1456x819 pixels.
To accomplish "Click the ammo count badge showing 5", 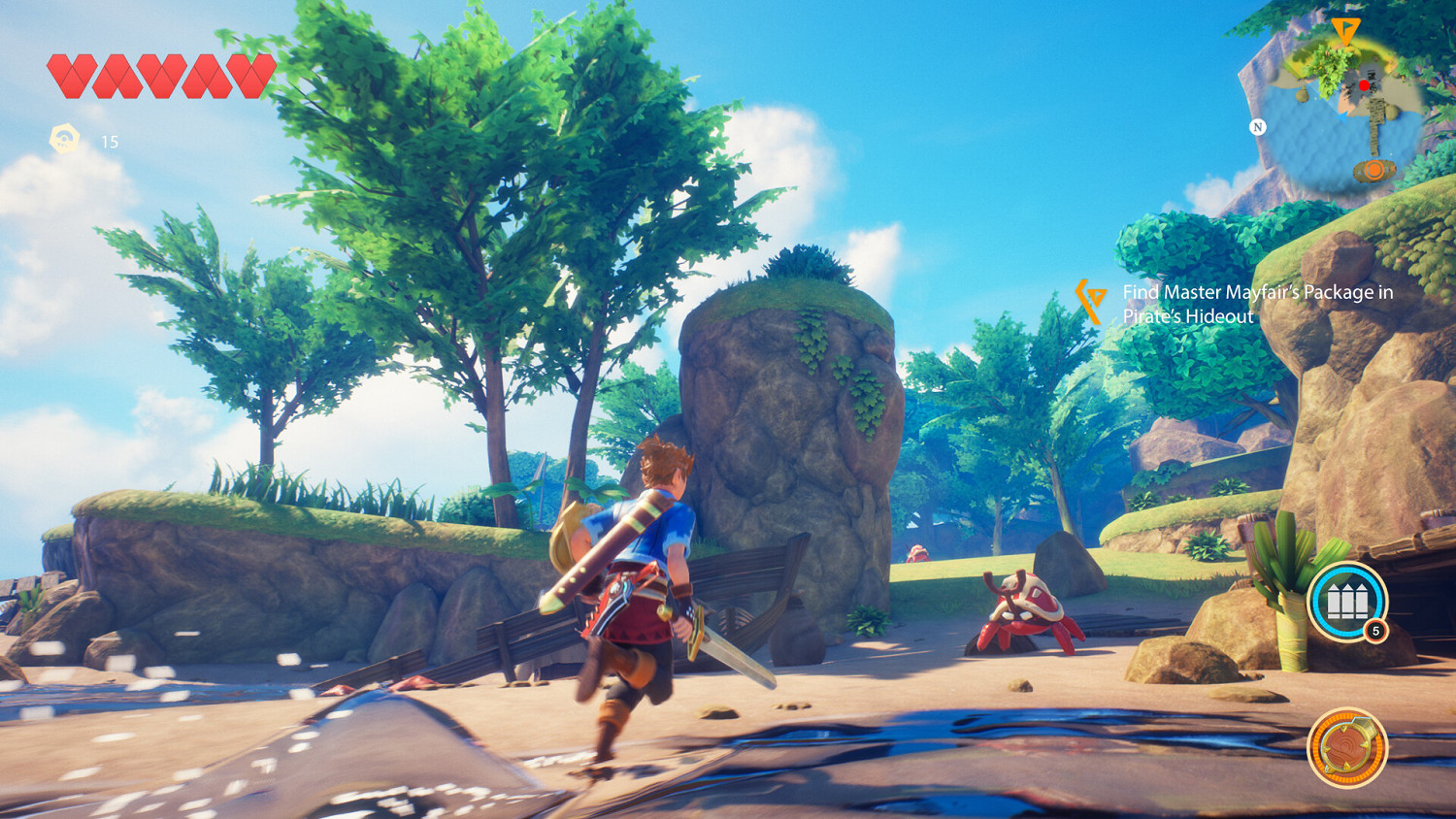I will click(x=1375, y=632).
